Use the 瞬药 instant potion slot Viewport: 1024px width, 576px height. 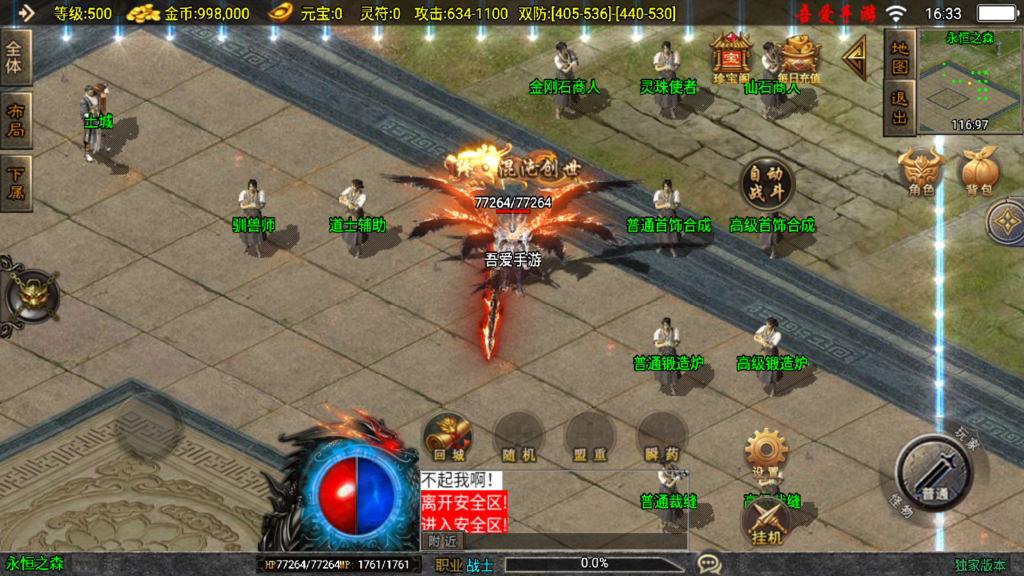coord(661,437)
